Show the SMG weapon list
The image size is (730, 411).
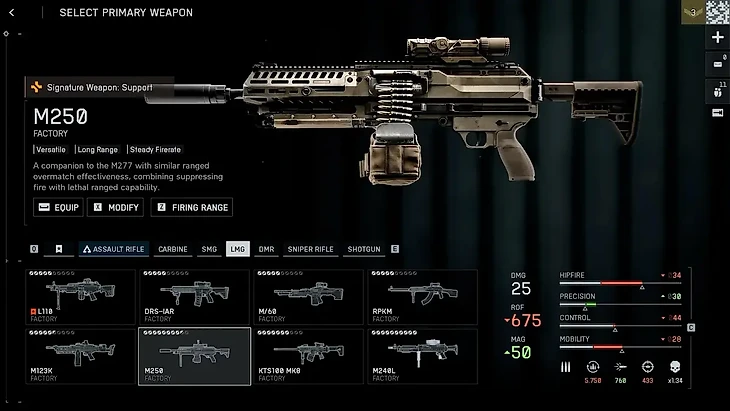209,249
